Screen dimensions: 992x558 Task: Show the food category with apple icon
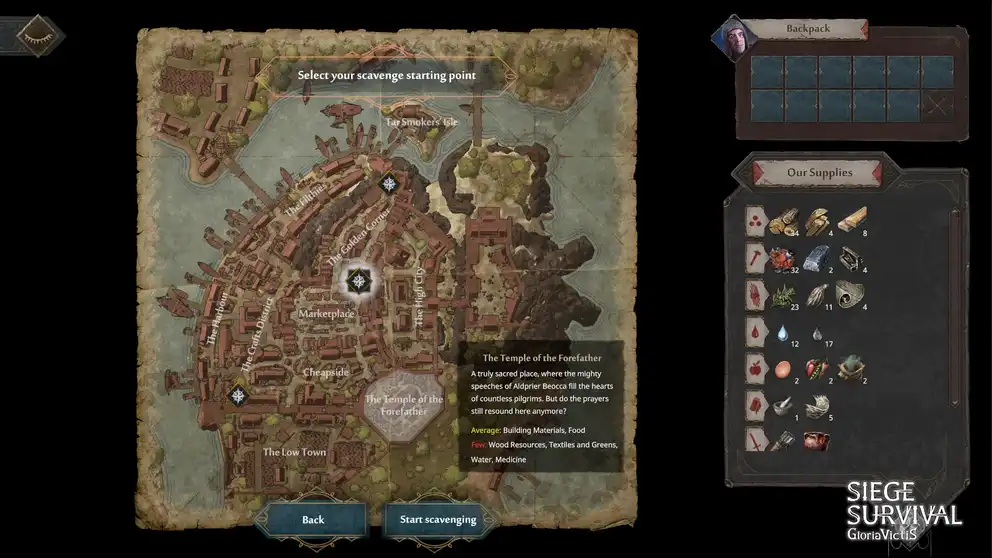pos(756,369)
